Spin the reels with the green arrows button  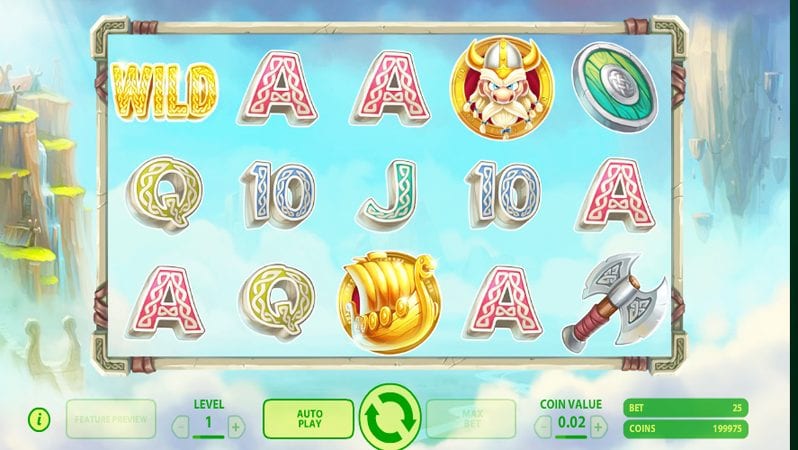(x=390, y=419)
